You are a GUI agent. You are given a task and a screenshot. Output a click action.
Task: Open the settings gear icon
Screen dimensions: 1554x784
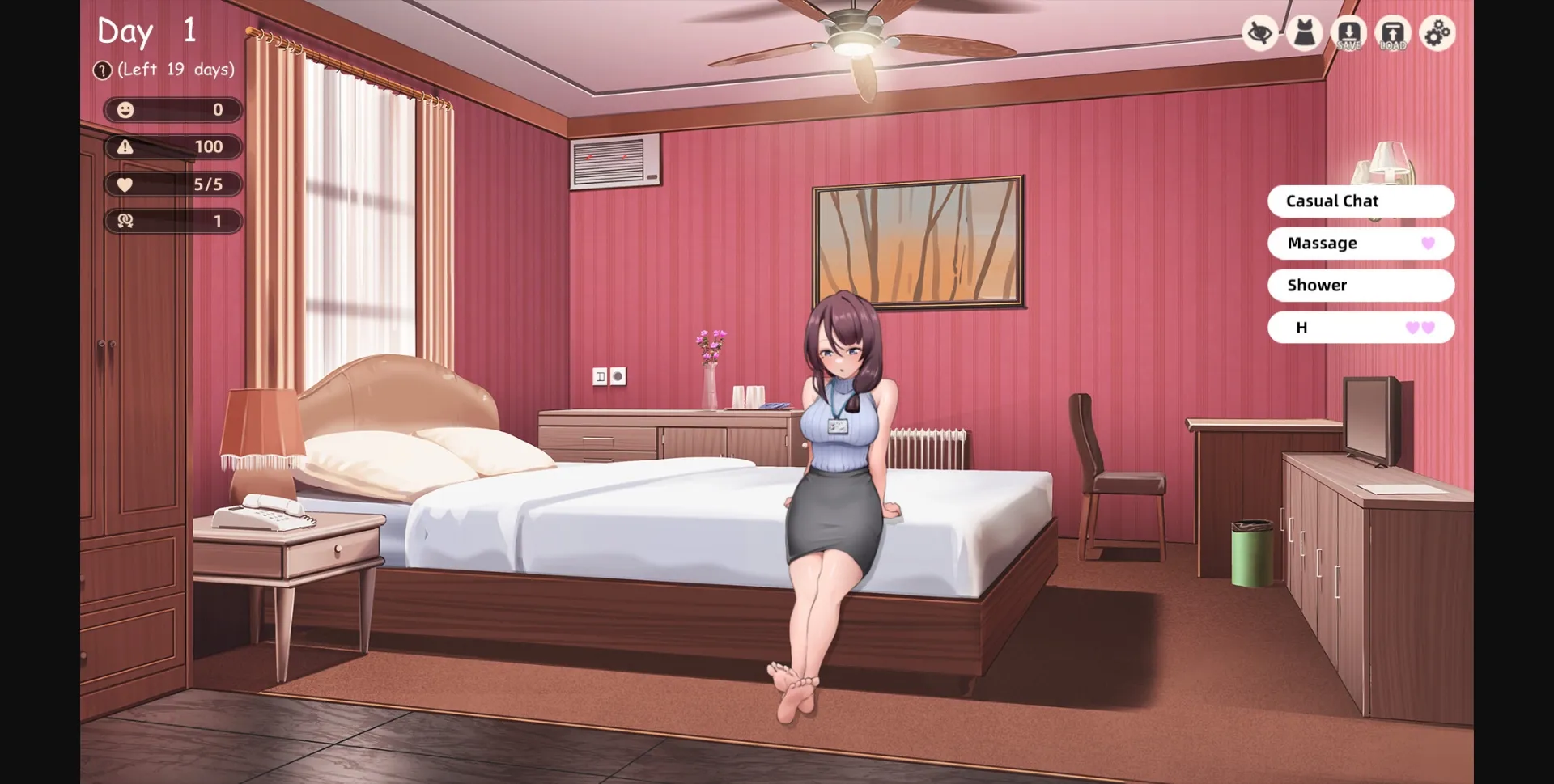coord(1437,33)
